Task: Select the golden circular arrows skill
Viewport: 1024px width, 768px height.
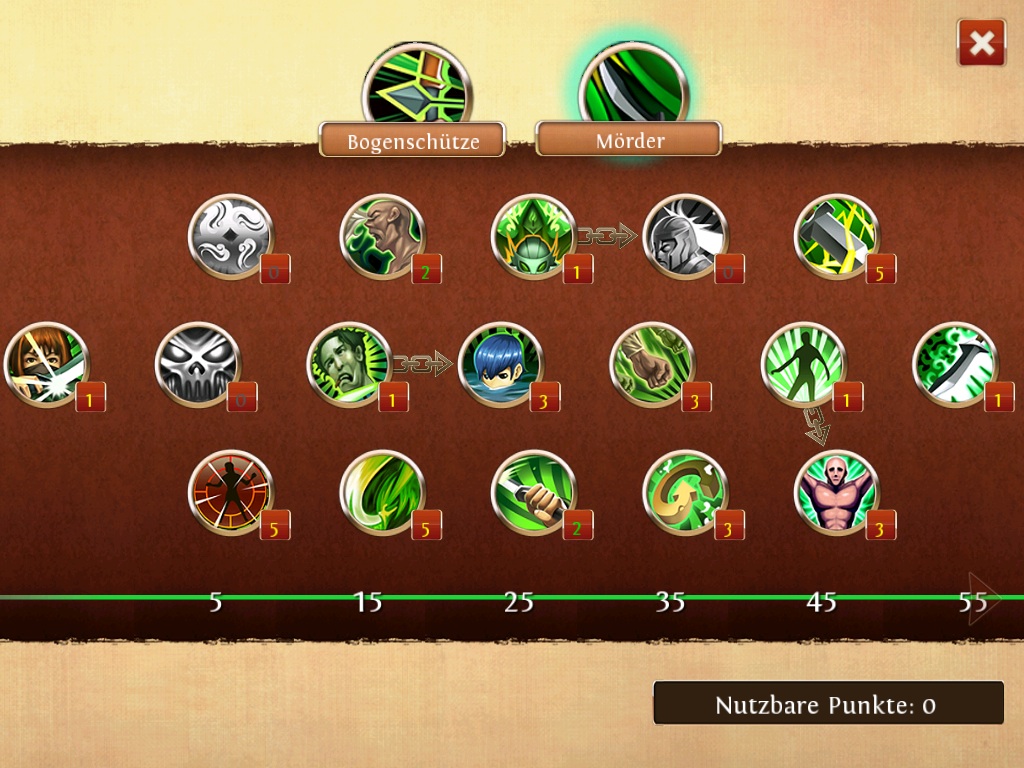Action: (685, 492)
